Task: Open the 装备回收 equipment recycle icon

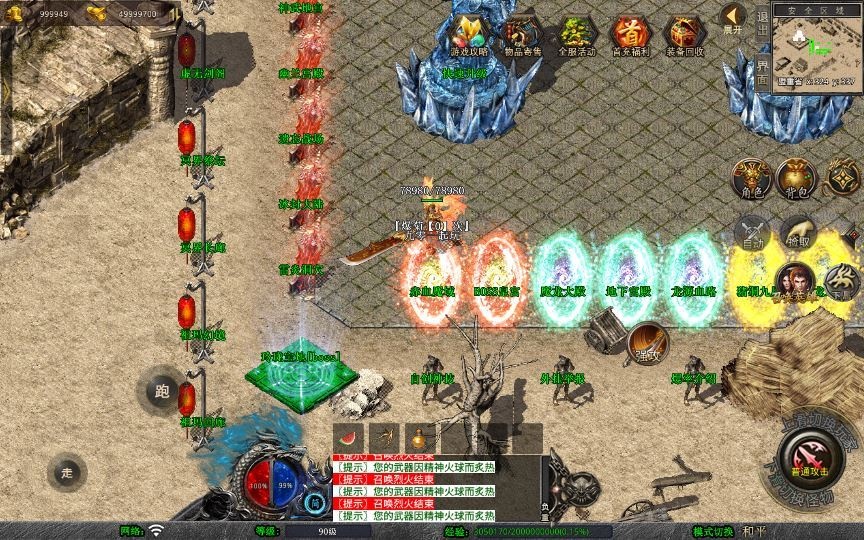Action: (684, 35)
